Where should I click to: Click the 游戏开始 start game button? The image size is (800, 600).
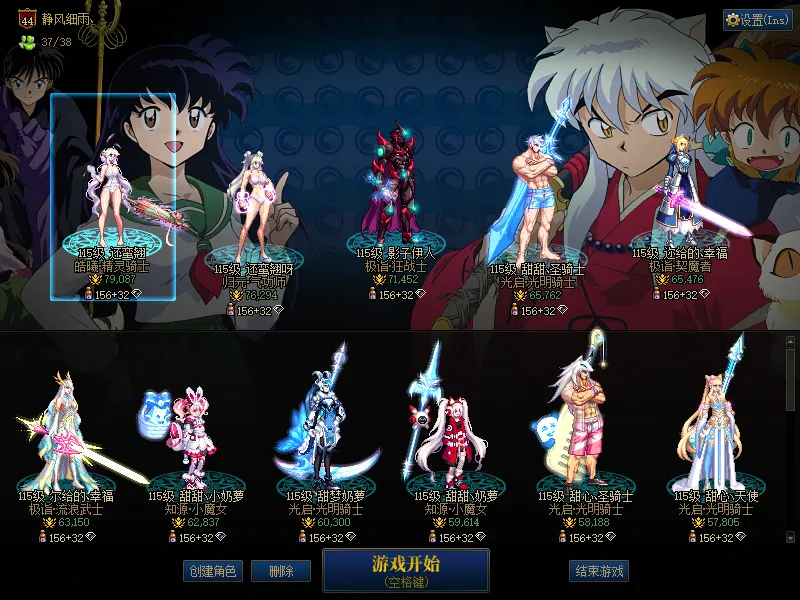pos(405,569)
